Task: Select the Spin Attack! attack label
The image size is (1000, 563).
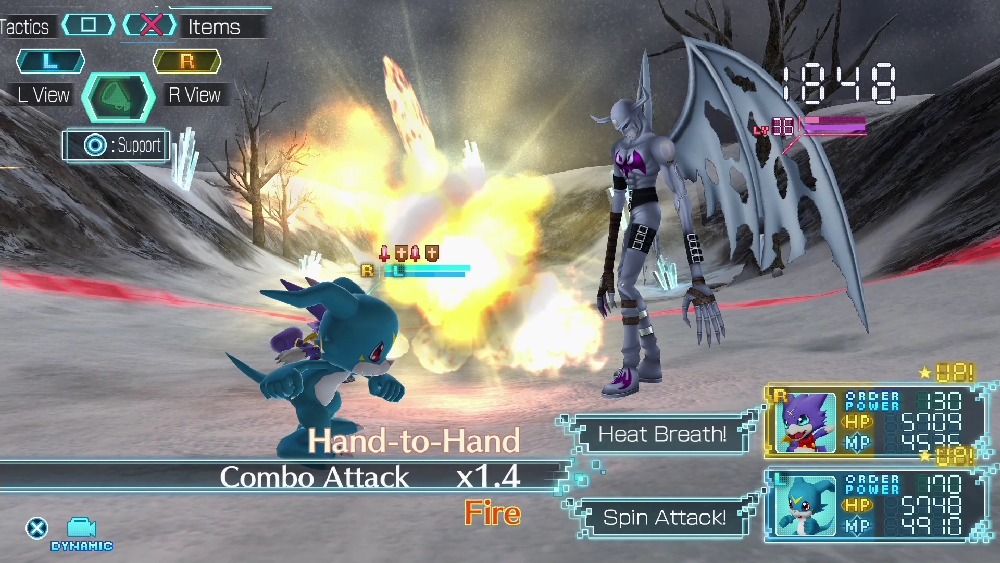Action: point(664,517)
